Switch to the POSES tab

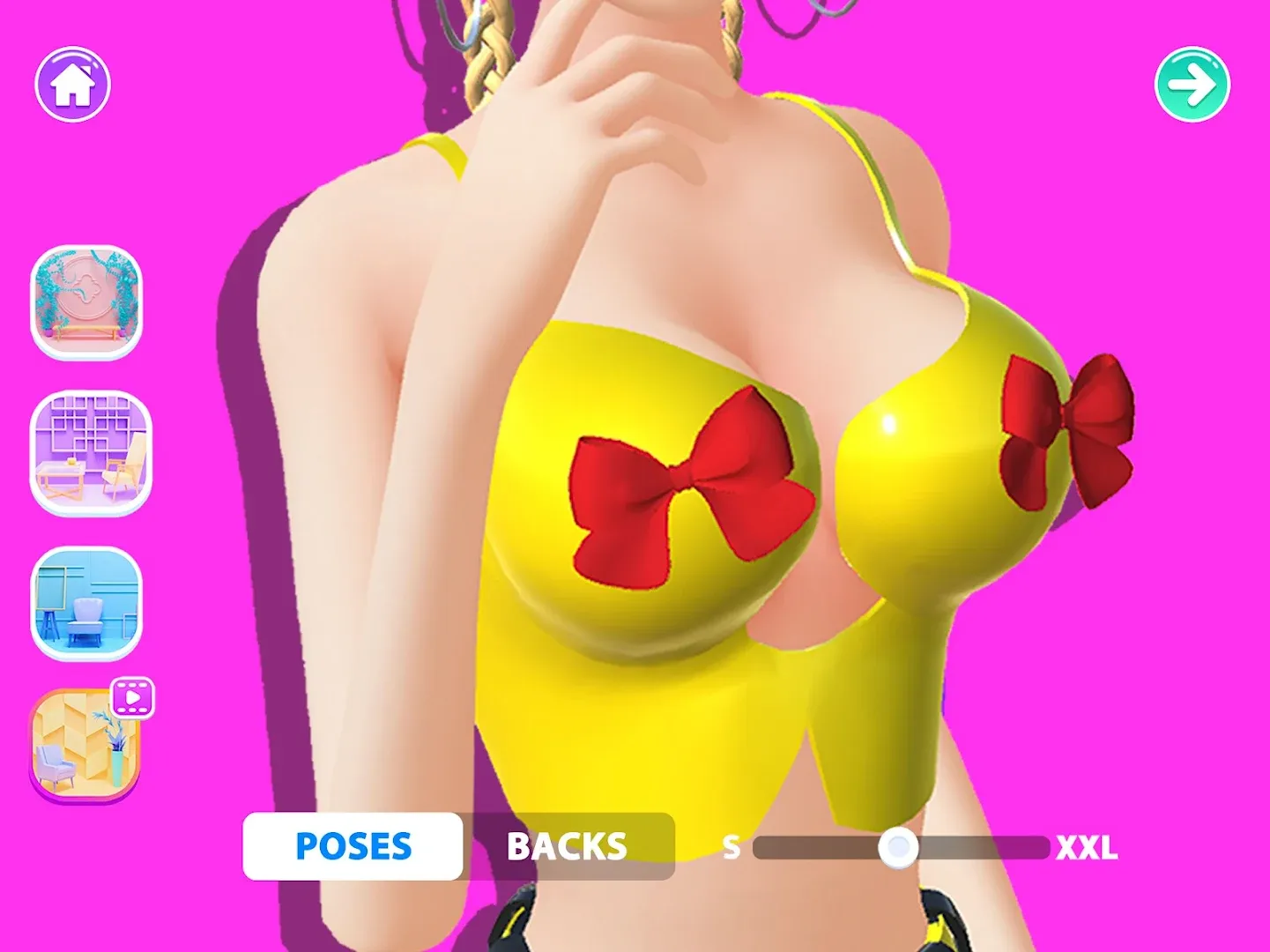[353, 846]
